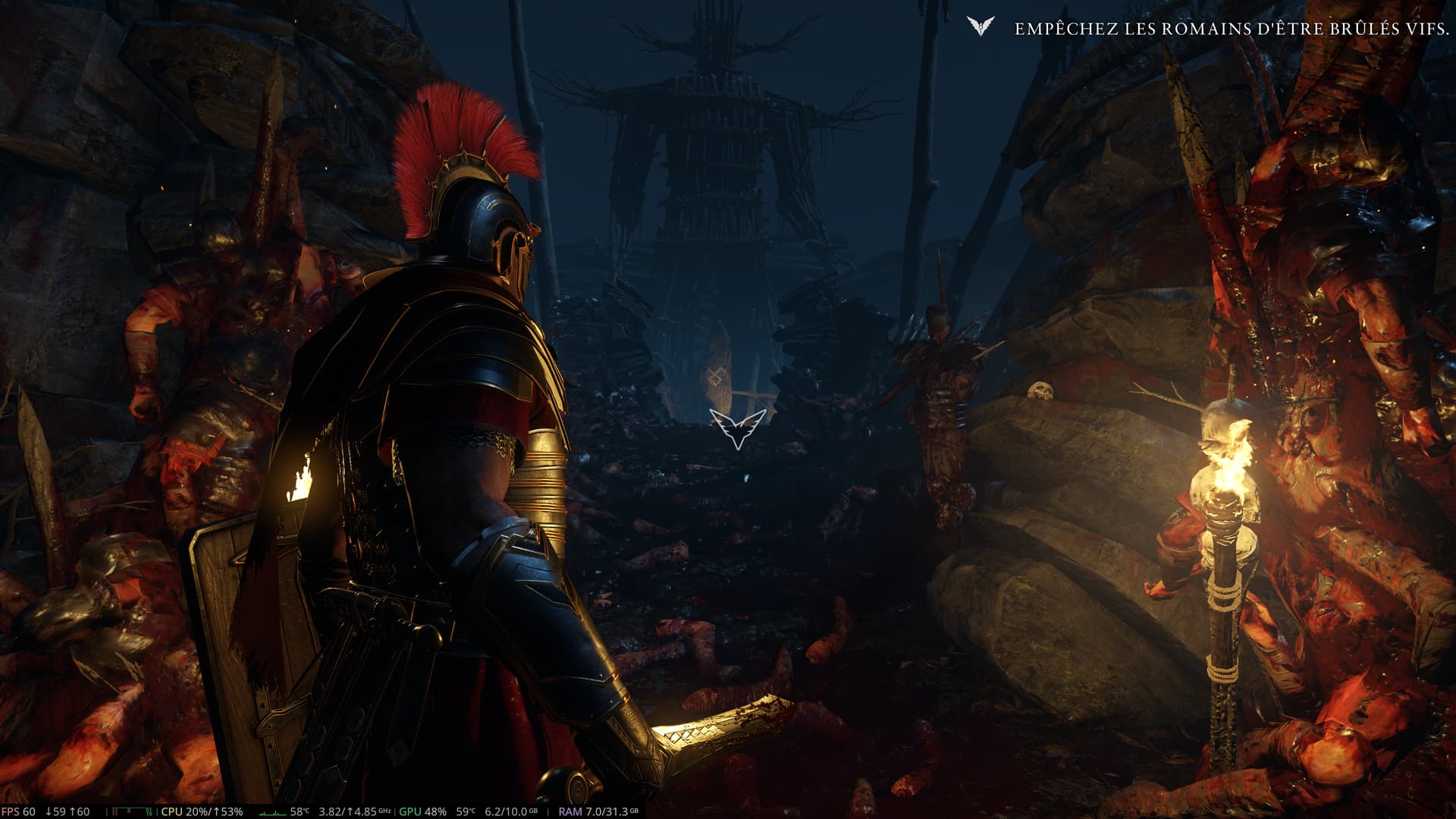Click the eagle emblem beside the objective

(981, 27)
